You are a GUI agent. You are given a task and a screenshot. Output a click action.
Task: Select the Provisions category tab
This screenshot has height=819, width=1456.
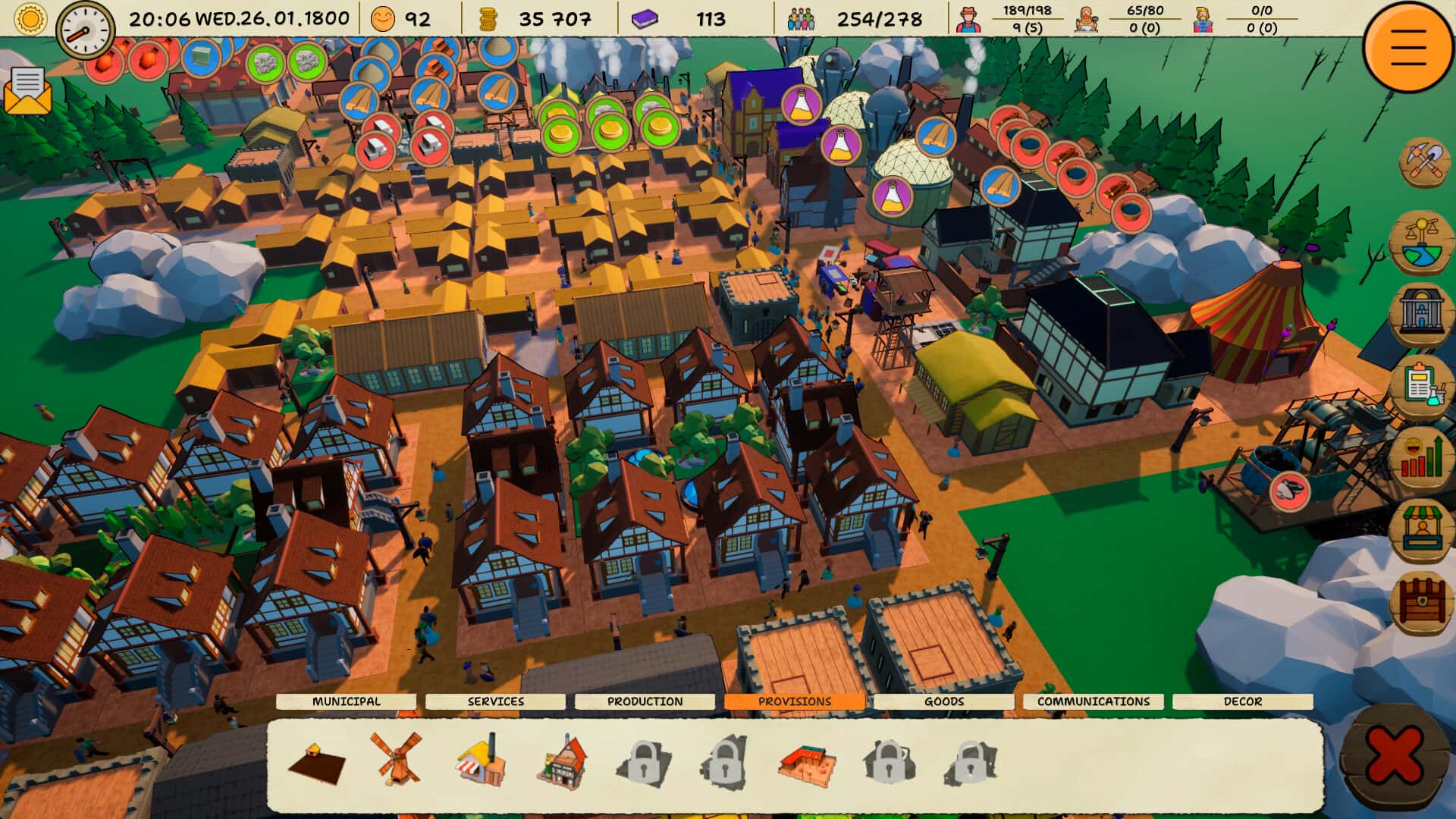tap(794, 701)
